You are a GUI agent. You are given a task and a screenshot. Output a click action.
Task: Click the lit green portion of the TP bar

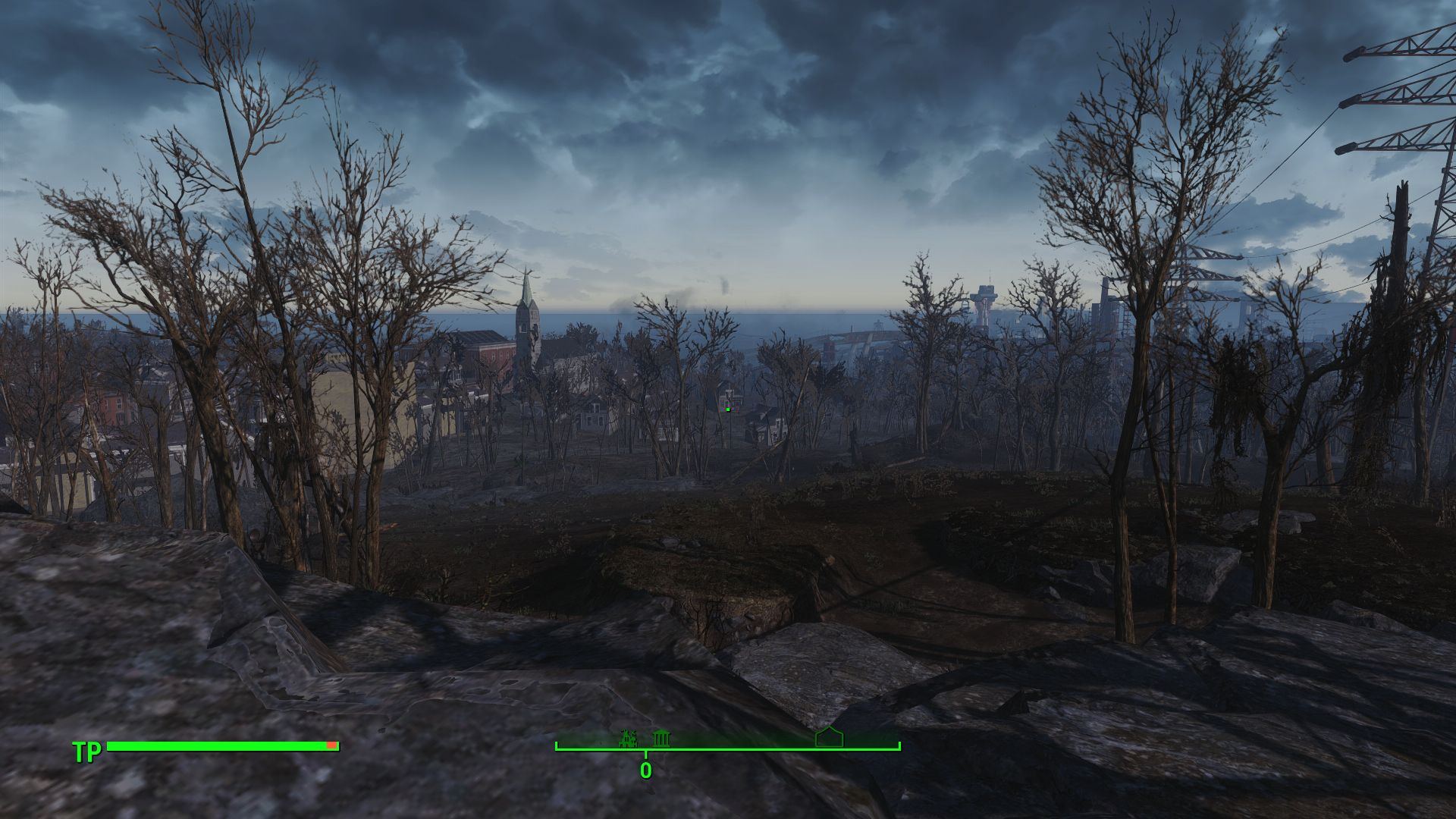tap(220, 746)
